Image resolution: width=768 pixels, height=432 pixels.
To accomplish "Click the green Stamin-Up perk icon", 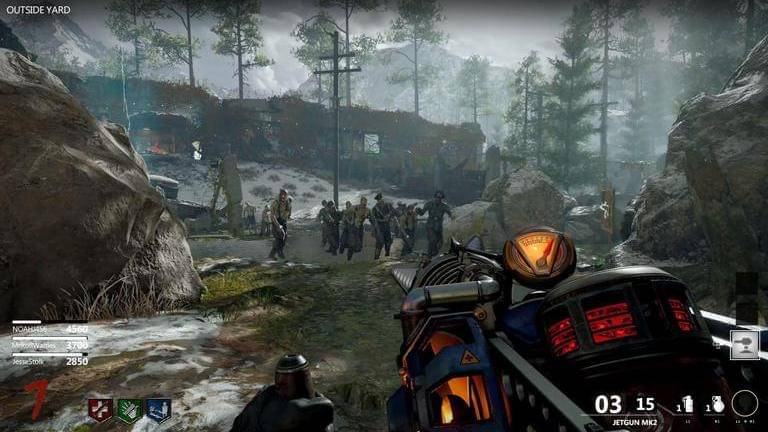I will coord(129,410).
